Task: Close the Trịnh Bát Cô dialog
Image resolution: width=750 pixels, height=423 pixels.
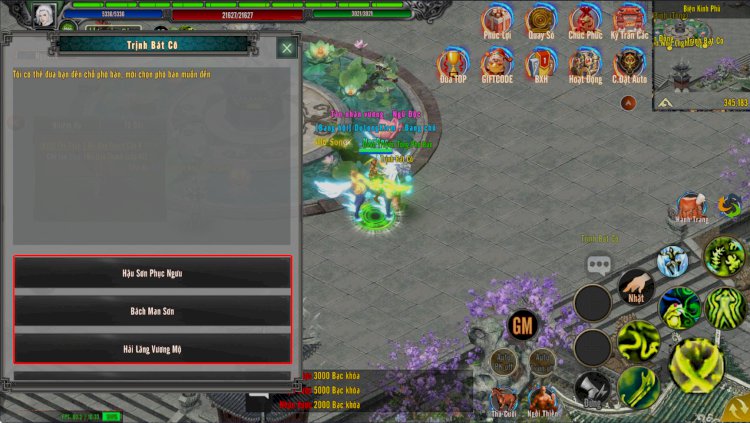Action: coord(287,47)
